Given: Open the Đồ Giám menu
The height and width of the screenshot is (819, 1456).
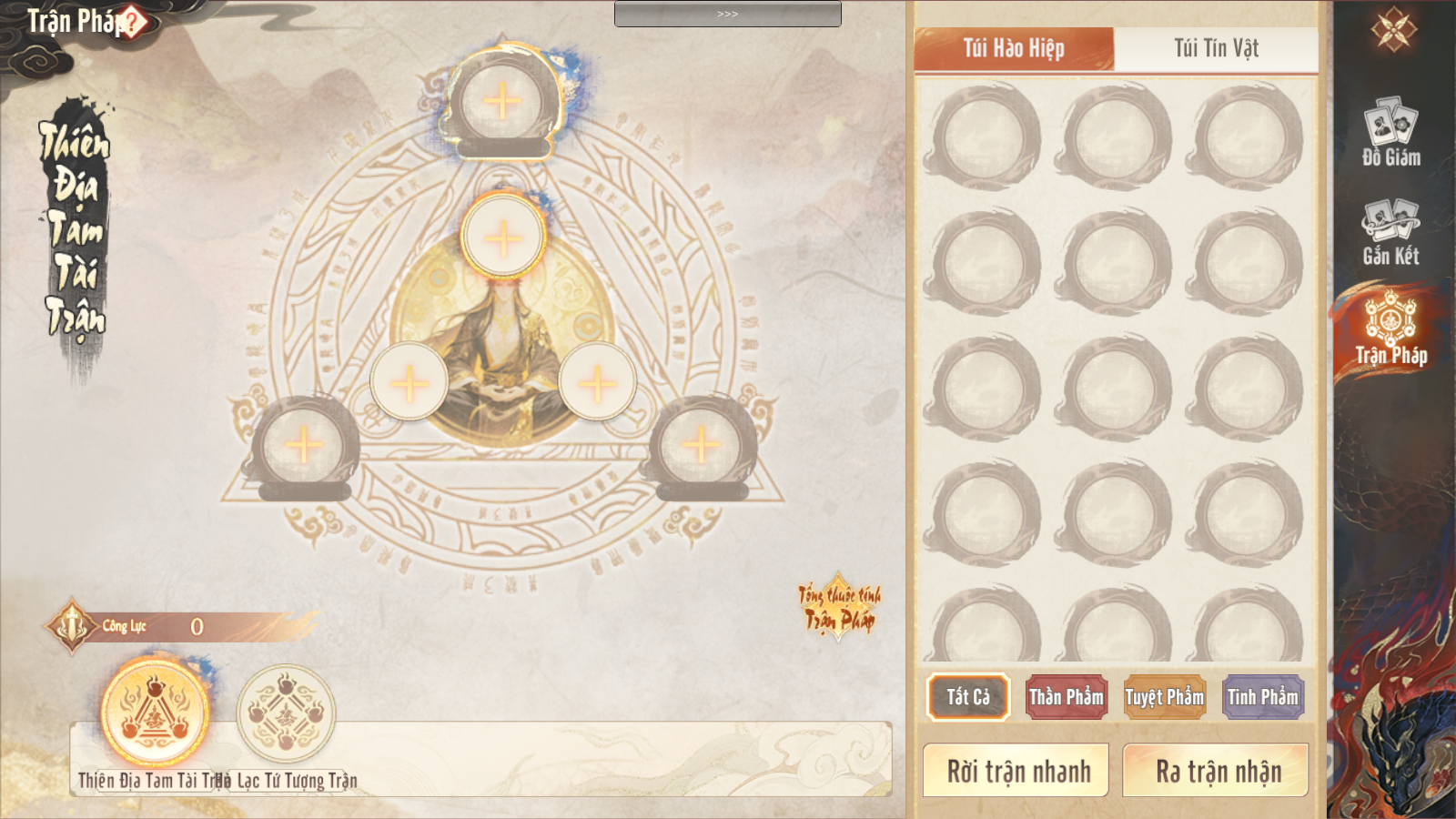Looking at the screenshot, I should click(x=1391, y=133).
